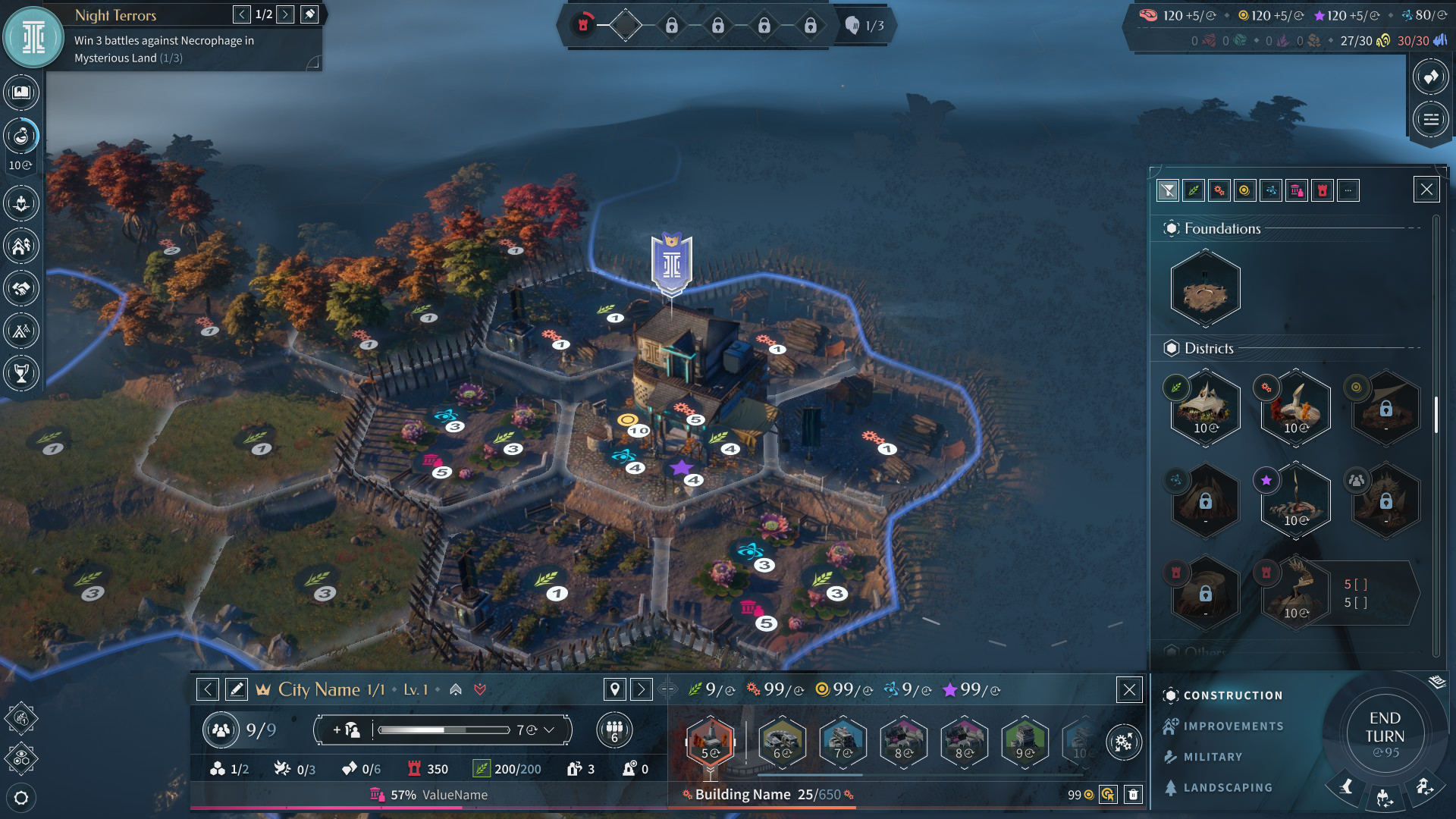Viewport: 1456px width, 819px height.
Task: Filter districts by food resource
Action: tap(1194, 190)
